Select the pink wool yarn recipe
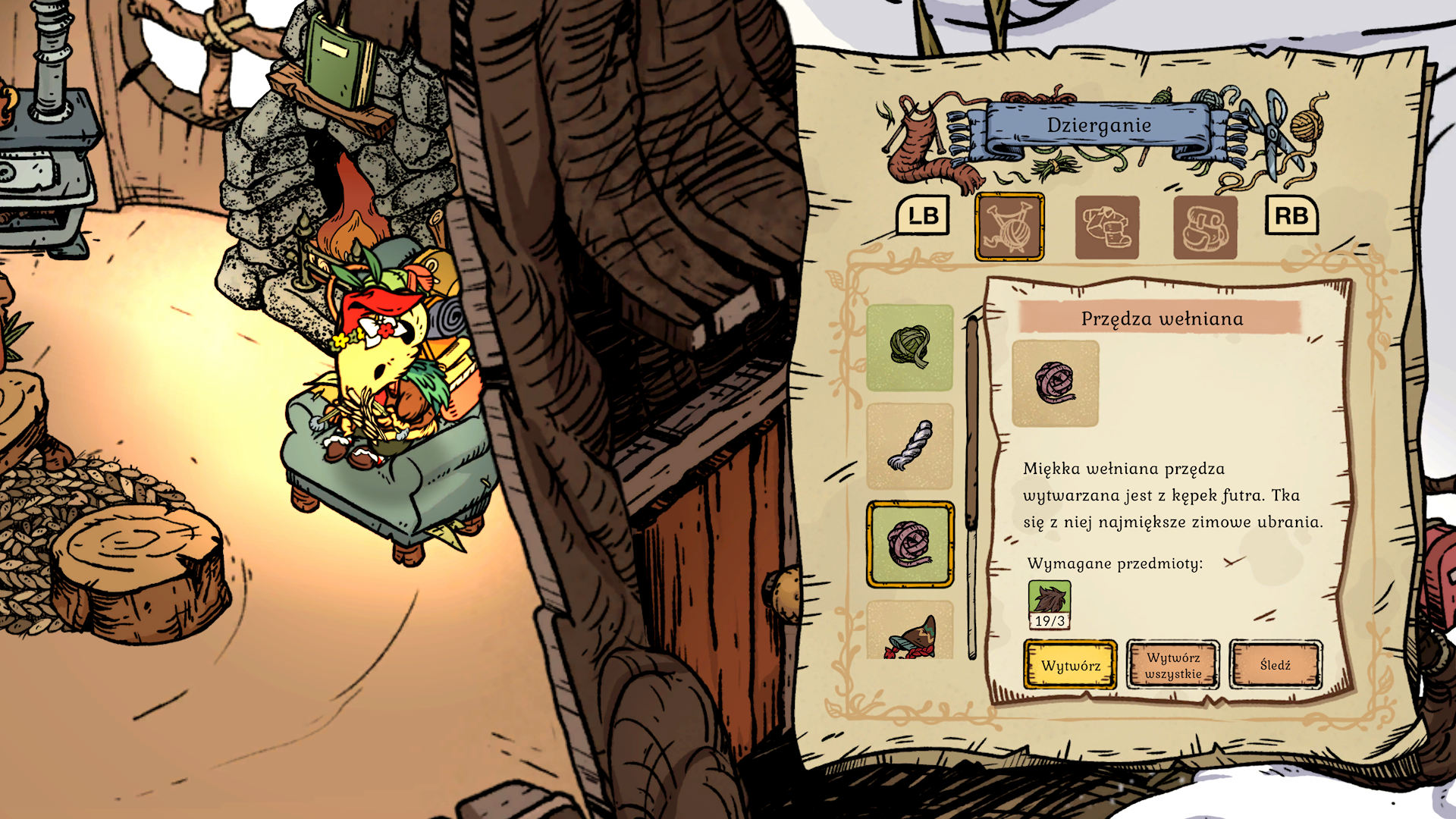Image resolution: width=1456 pixels, height=819 pixels. 910,544
